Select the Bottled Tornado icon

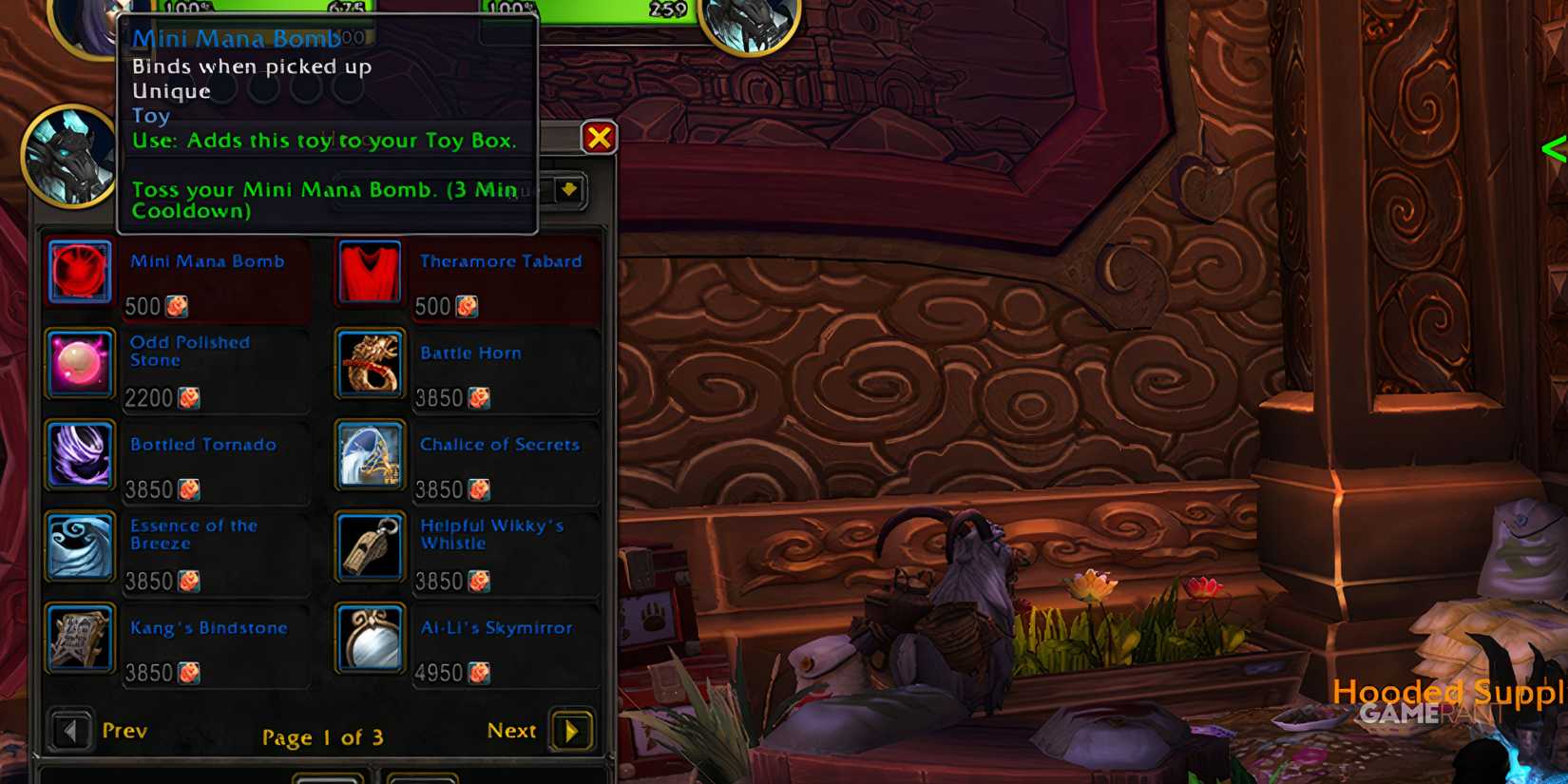80,455
